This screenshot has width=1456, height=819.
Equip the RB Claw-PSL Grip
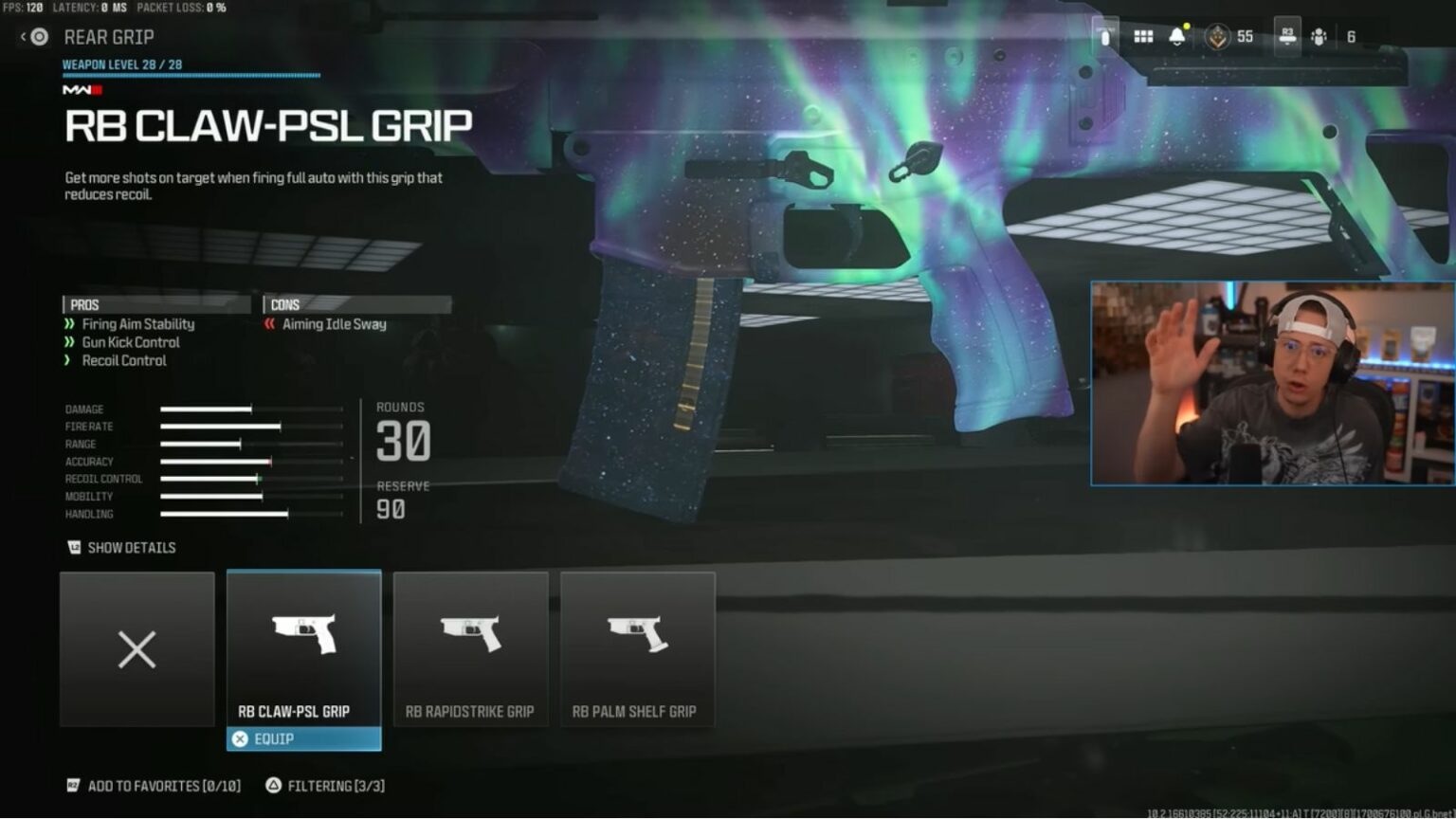303,738
